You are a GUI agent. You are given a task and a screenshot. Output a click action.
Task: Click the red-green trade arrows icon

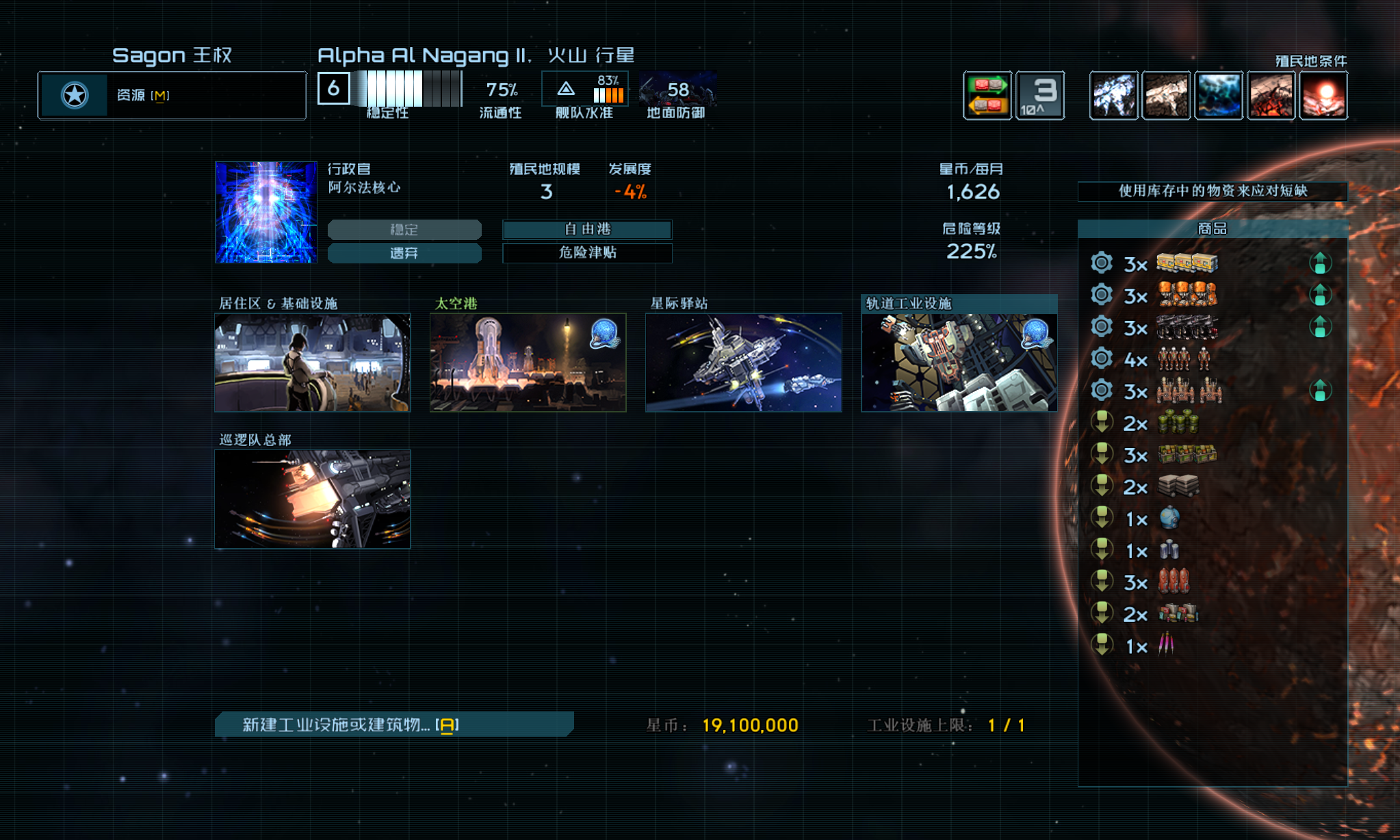[x=987, y=95]
